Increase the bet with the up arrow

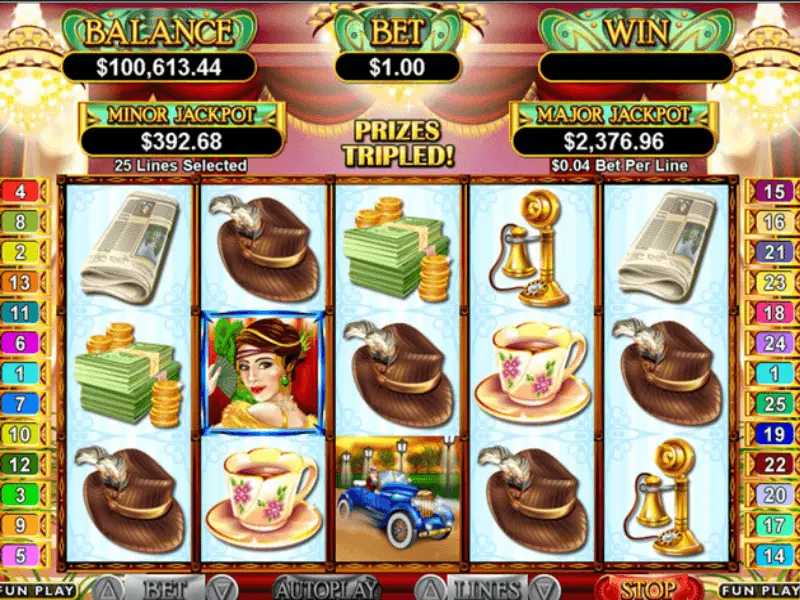tap(109, 589)
